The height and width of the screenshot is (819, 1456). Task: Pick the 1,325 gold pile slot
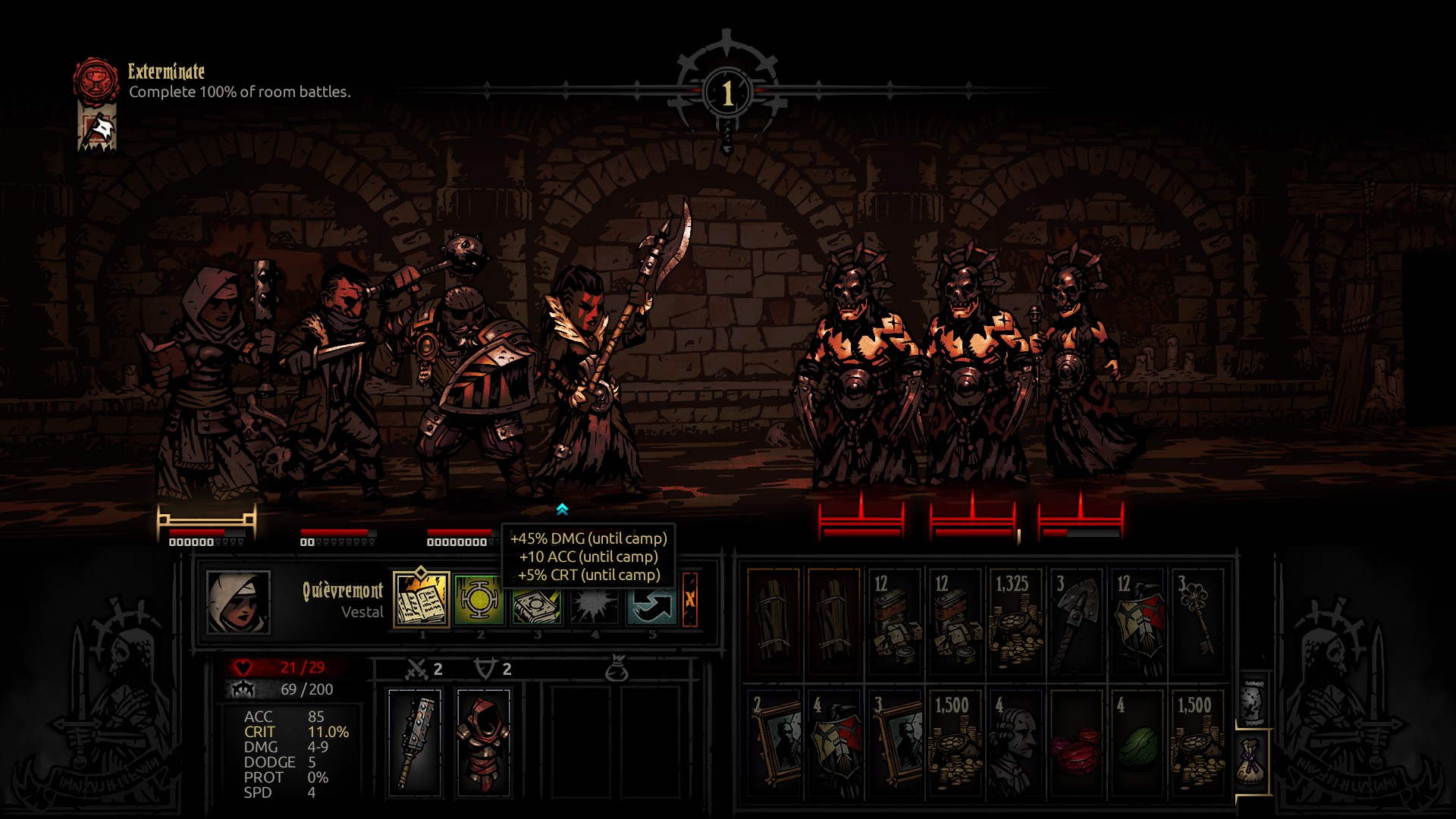1015,621
